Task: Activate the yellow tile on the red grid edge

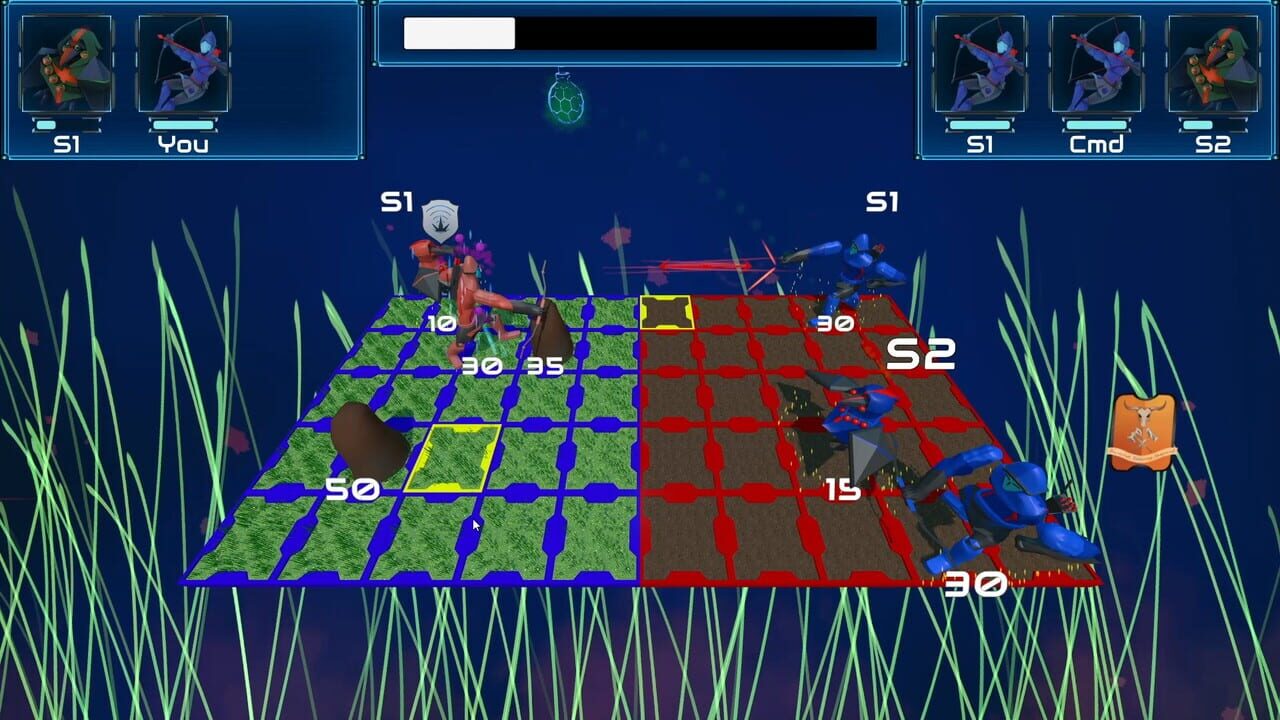Action: pyautogui.click(x=665, y=311)
